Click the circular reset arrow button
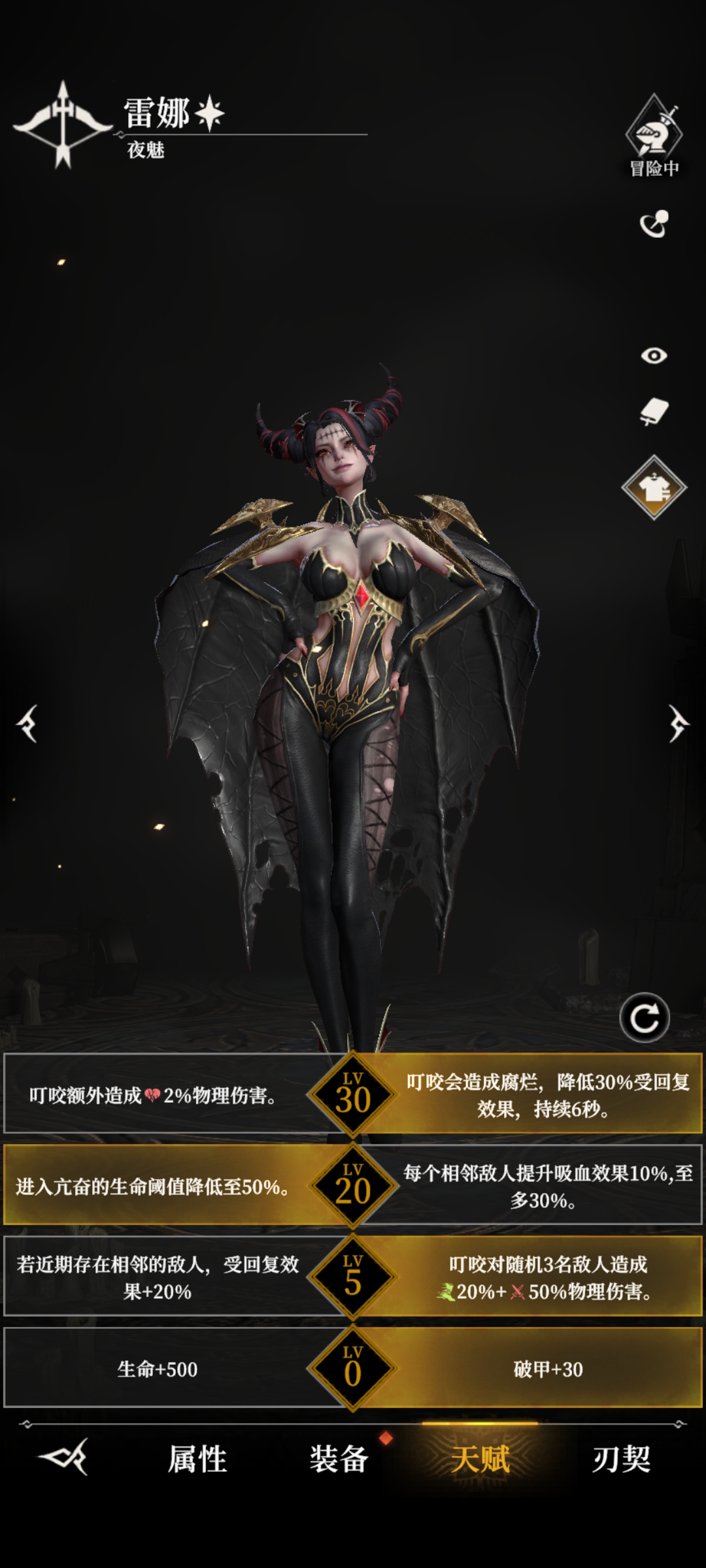This screenshot has height=1568, width=706. coord(645,1018)
